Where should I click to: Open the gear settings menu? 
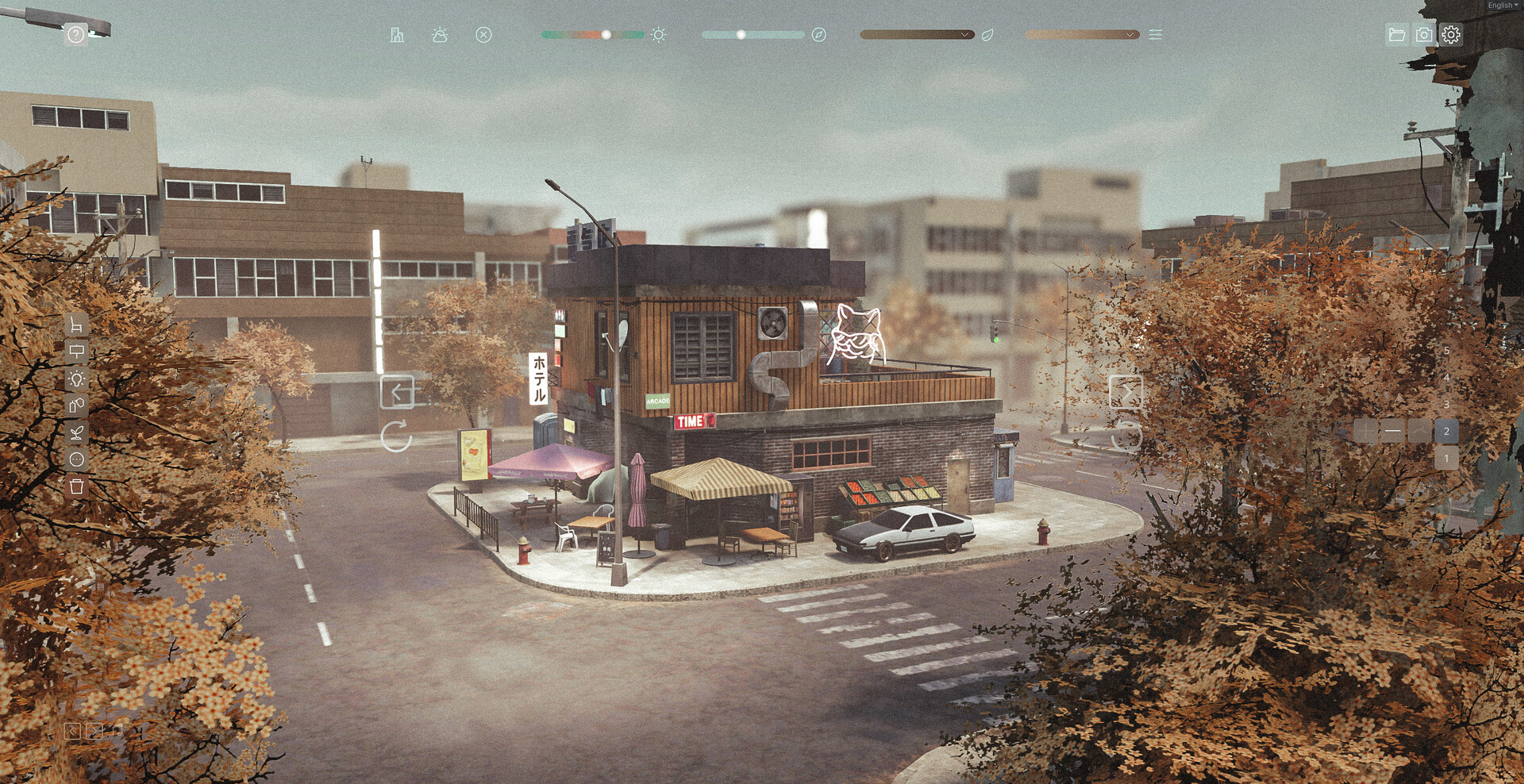coord(1451,35)
